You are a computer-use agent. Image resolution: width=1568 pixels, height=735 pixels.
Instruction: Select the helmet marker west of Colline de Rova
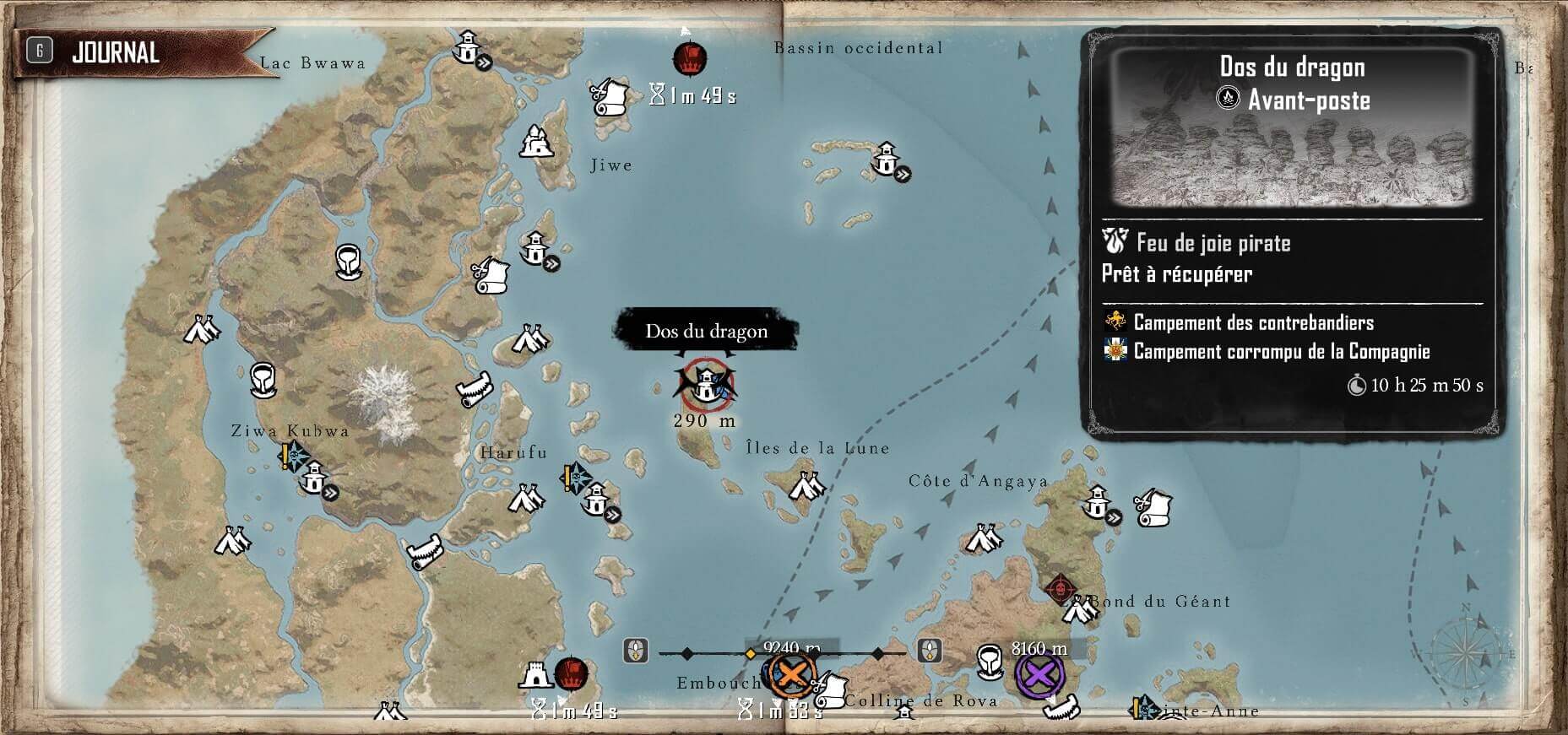(x=989, y=661)
